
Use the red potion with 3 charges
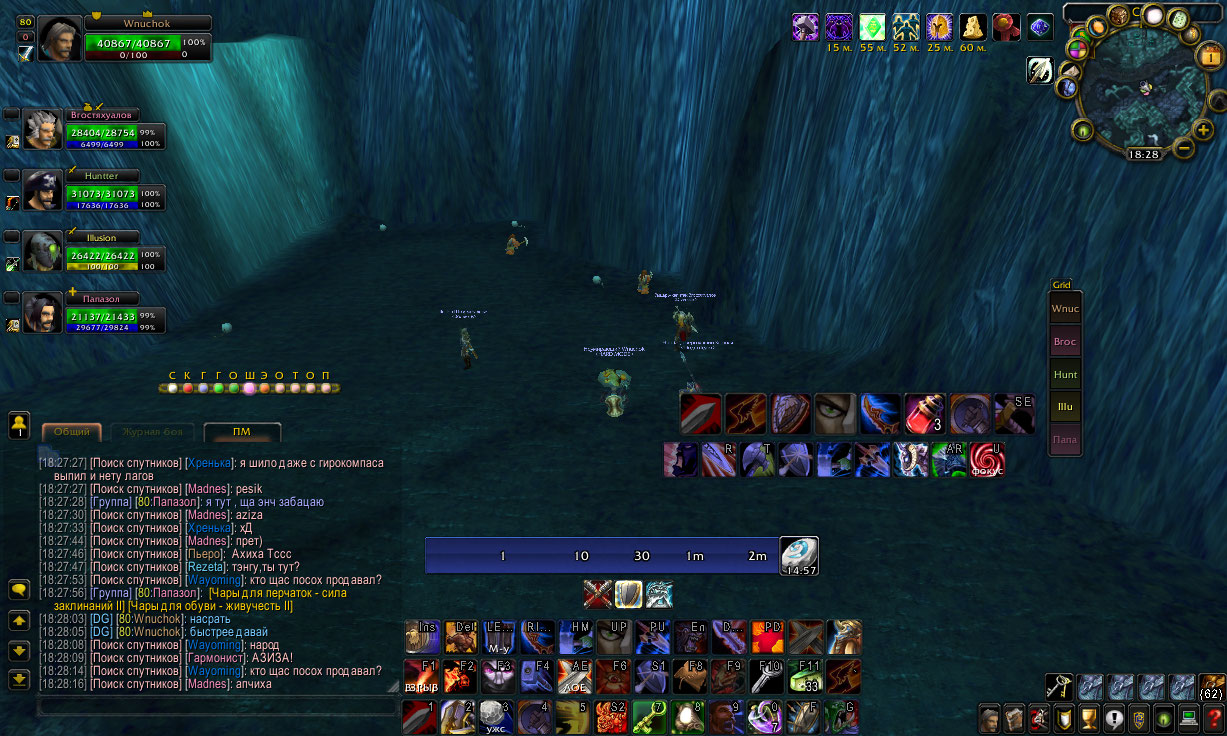click(924, 413)
